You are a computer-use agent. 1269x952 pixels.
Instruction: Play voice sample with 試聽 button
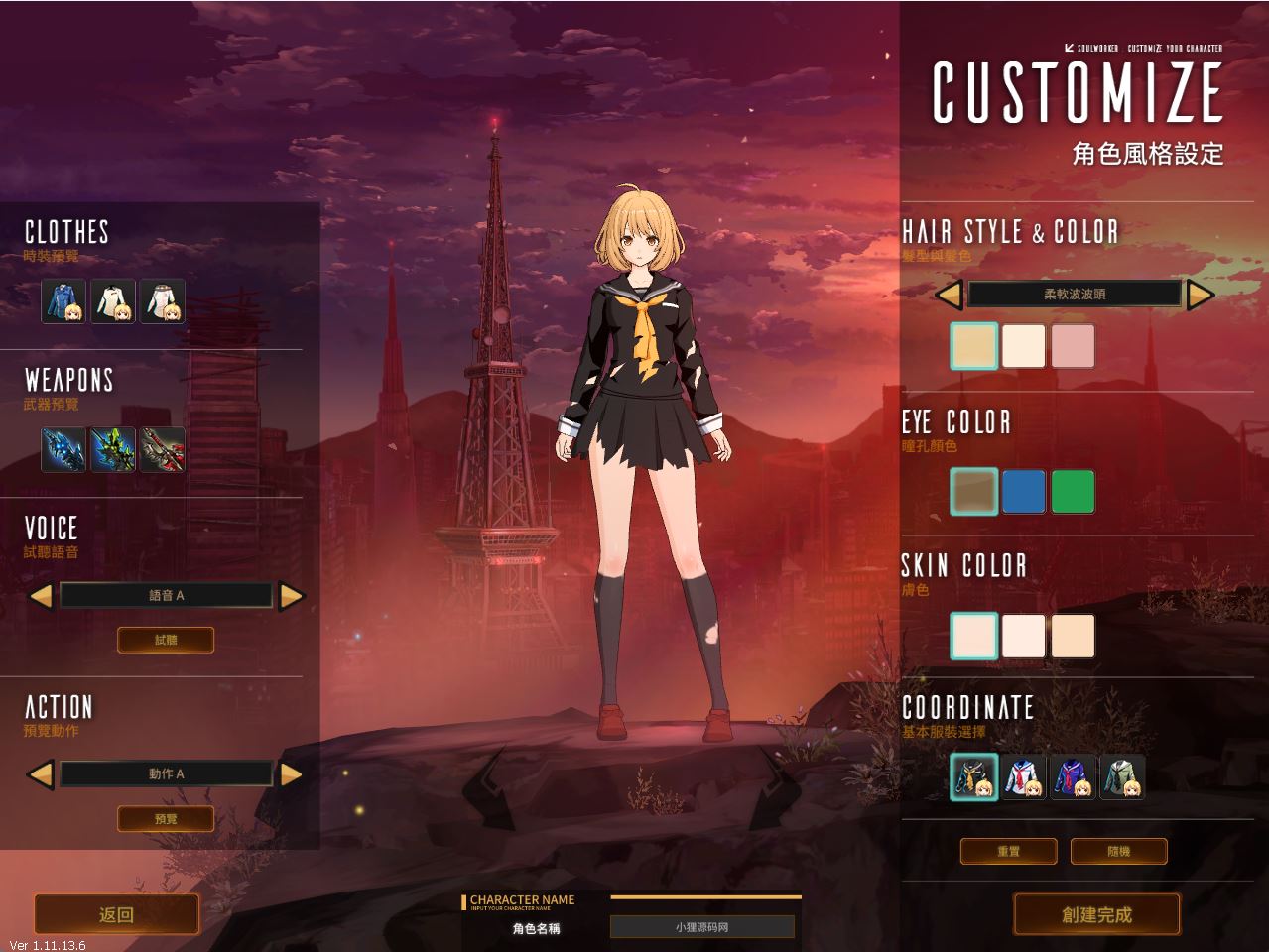click(166, 640)
